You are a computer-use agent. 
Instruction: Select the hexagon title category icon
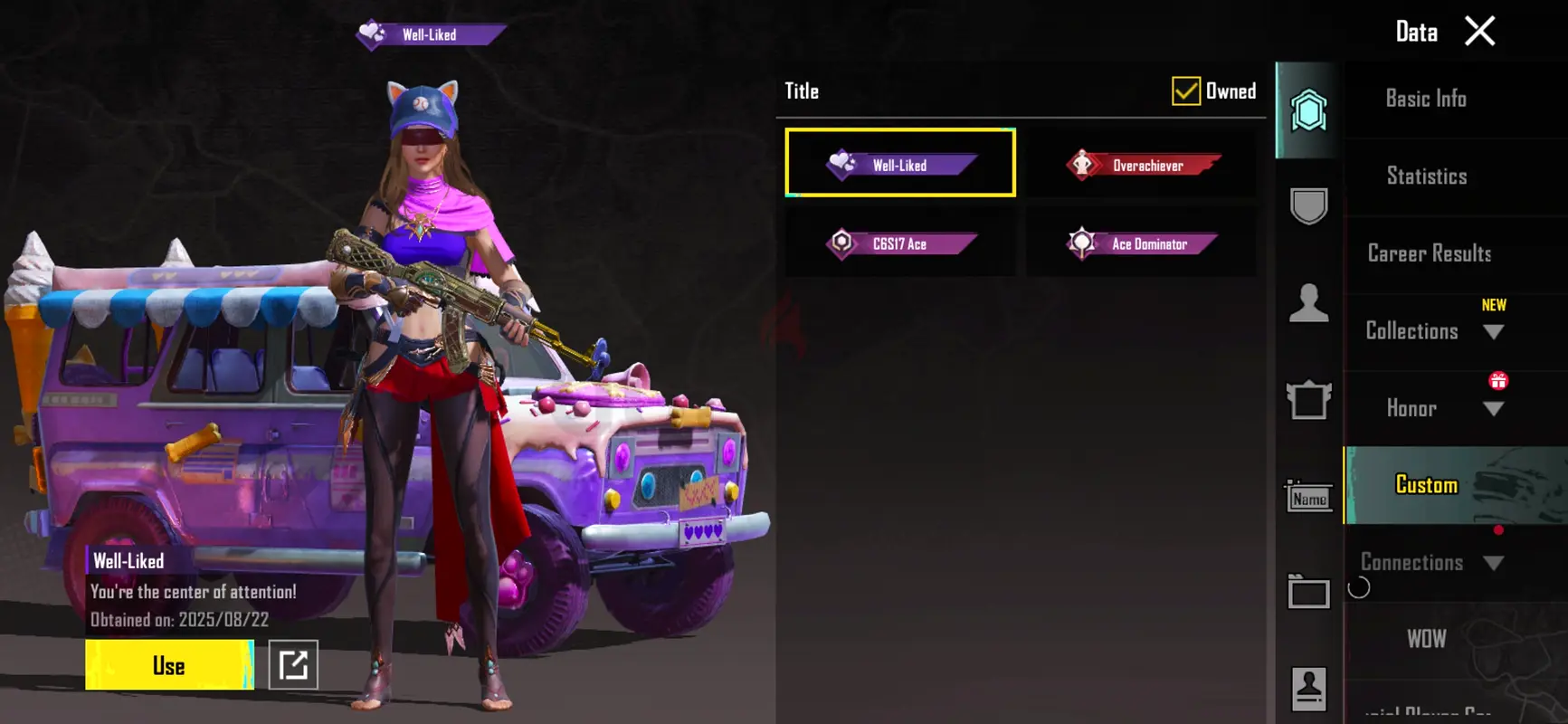[x=1308, y=111]
